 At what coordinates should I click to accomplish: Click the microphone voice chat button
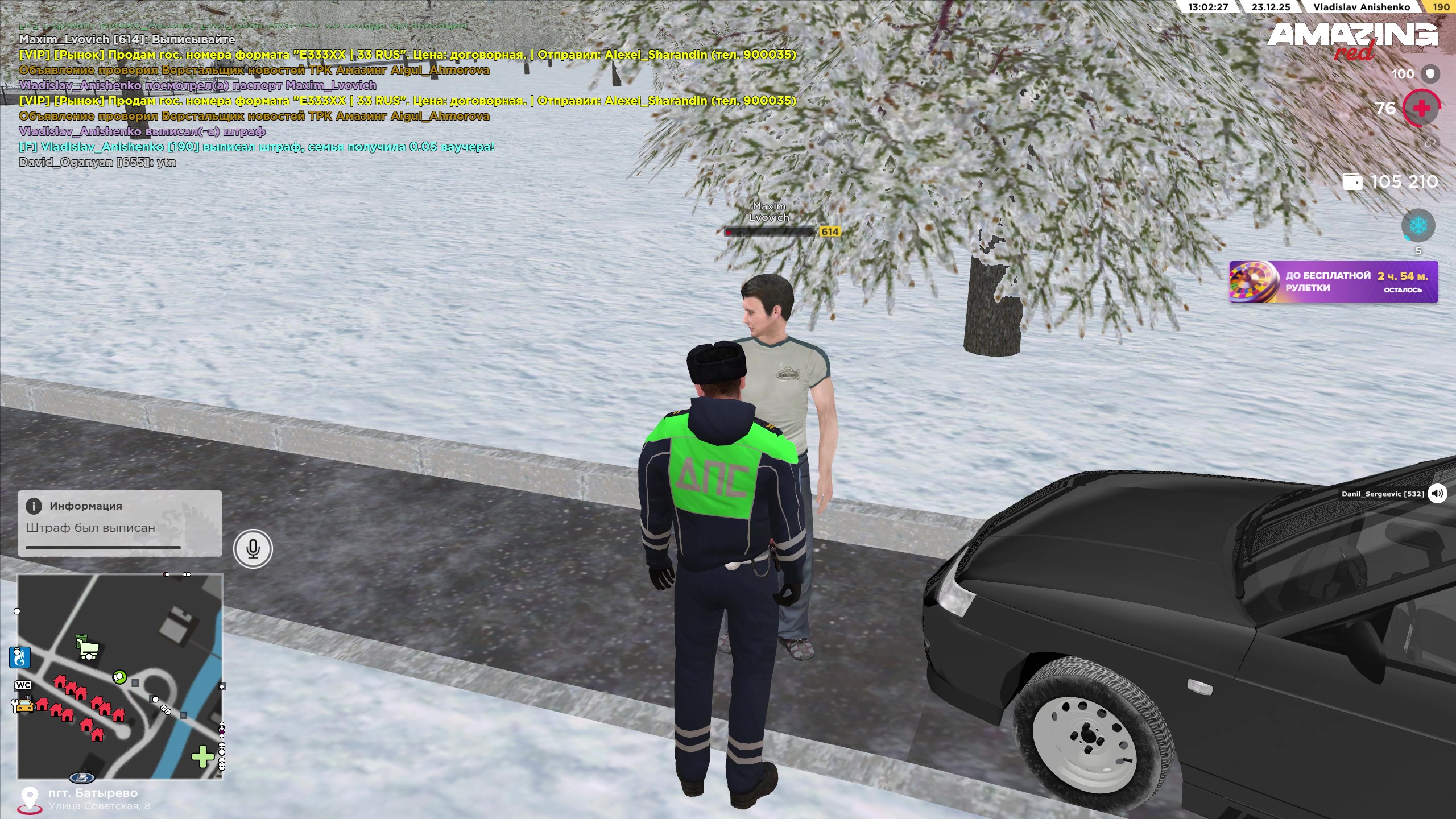pos(253,549)
